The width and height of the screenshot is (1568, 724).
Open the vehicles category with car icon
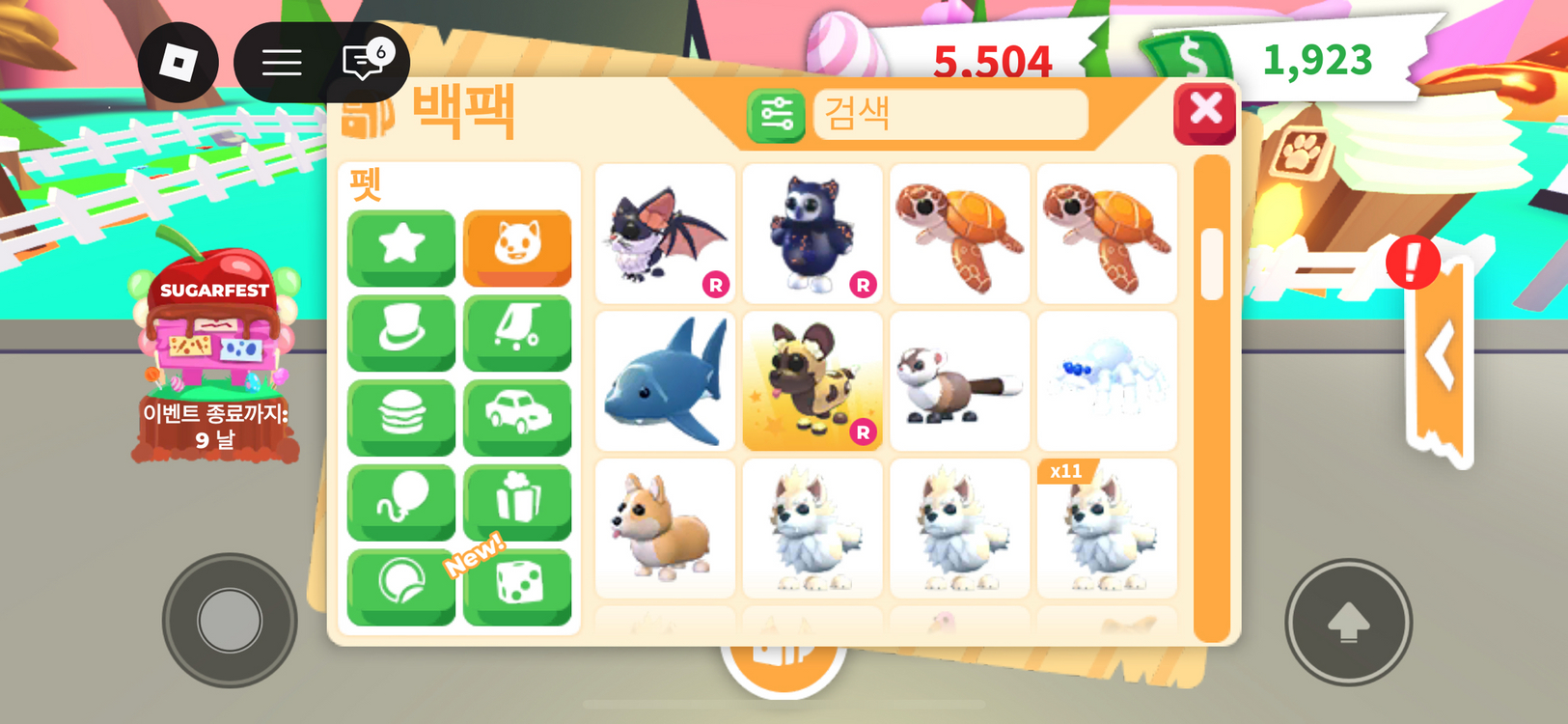point(517,417)
